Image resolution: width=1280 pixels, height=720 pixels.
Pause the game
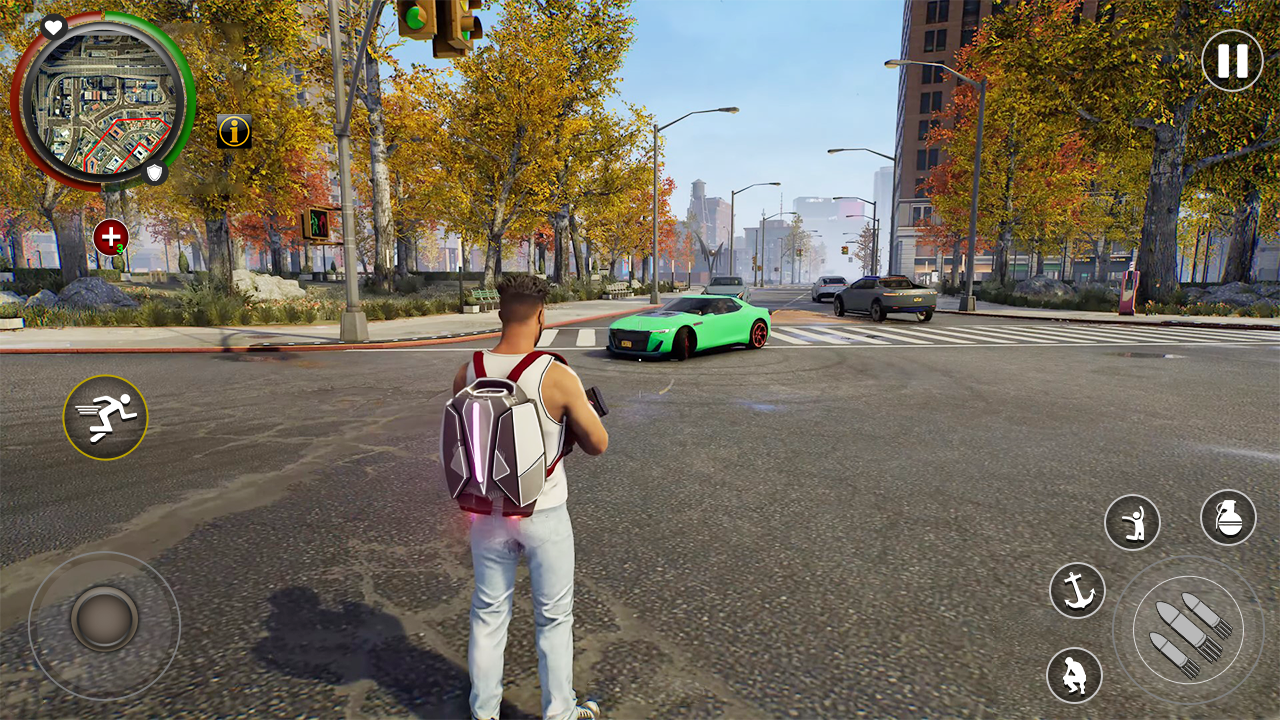pyautogui.click(x=1232, y=61)
